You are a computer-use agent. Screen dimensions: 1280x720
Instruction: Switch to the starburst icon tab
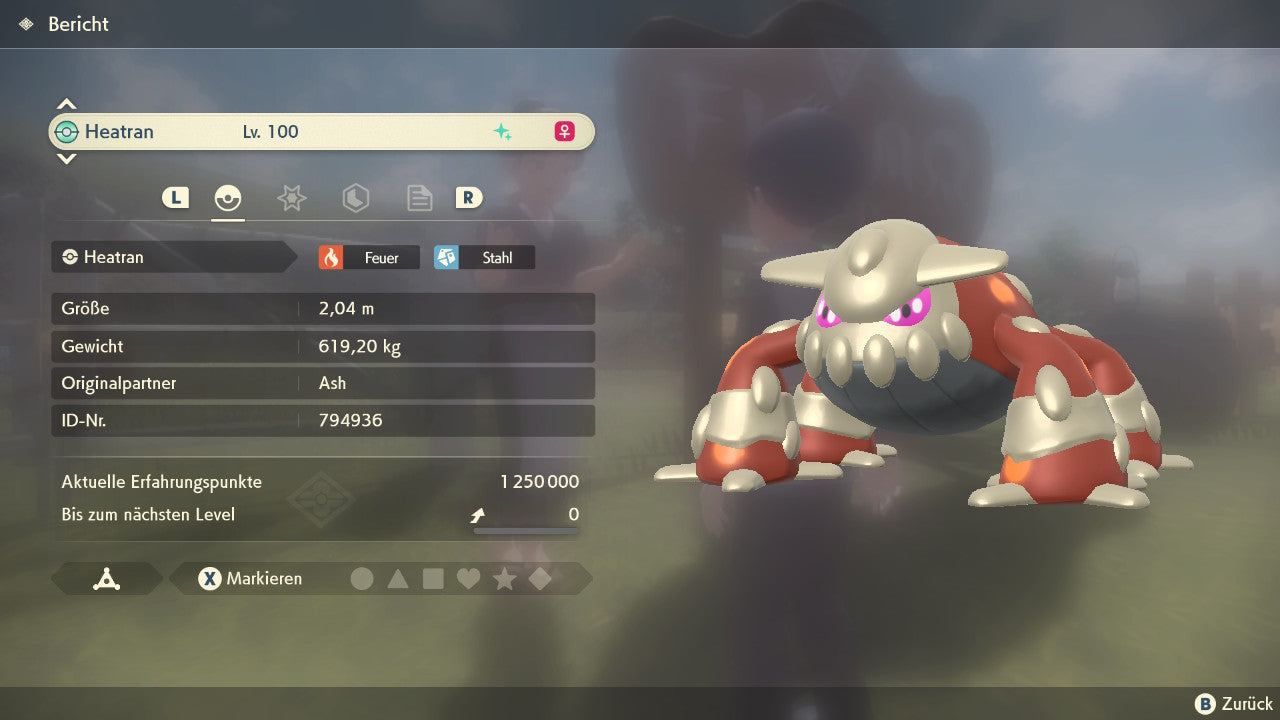point(291,198)
